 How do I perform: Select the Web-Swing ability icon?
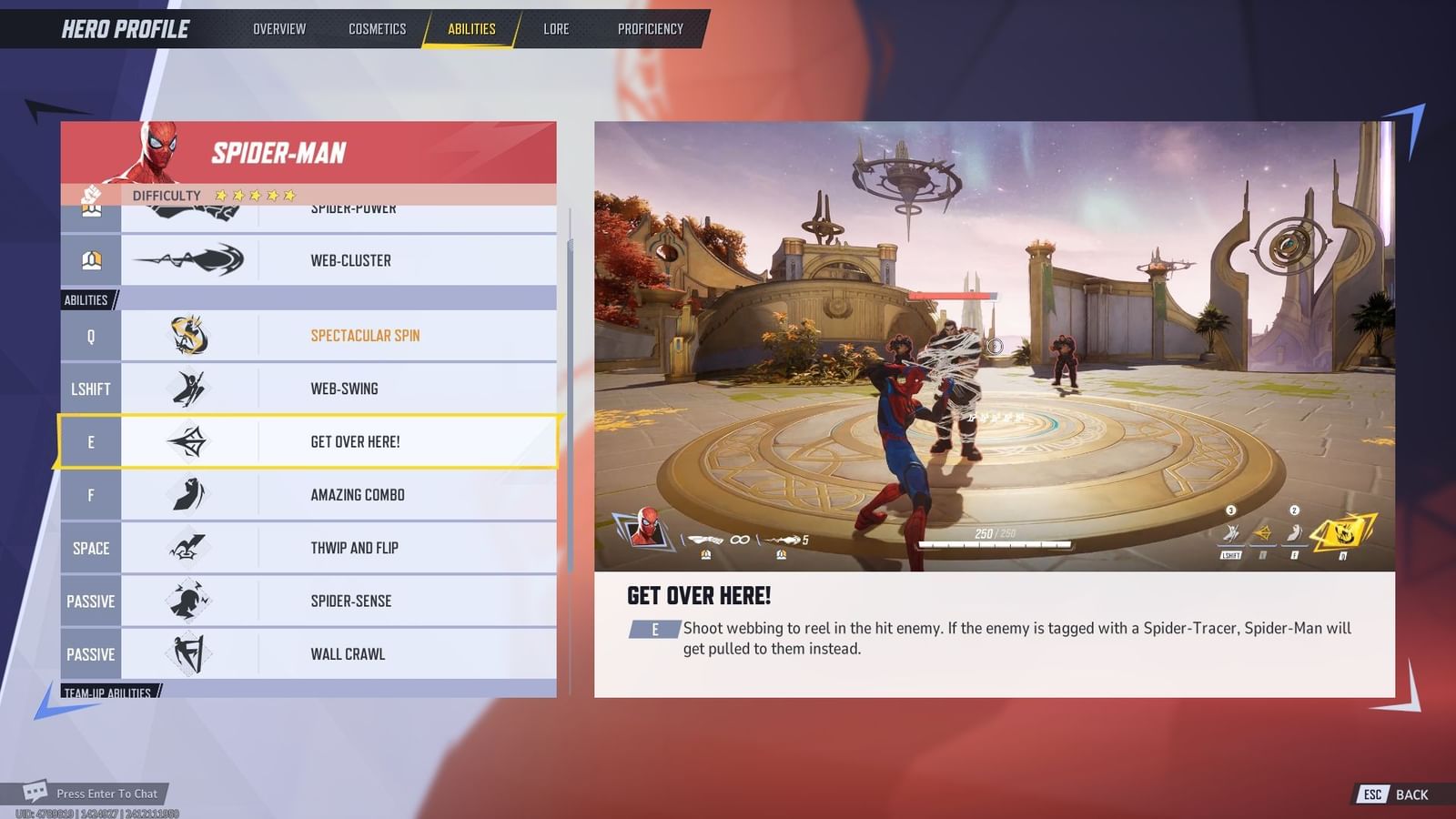(192, 388)
